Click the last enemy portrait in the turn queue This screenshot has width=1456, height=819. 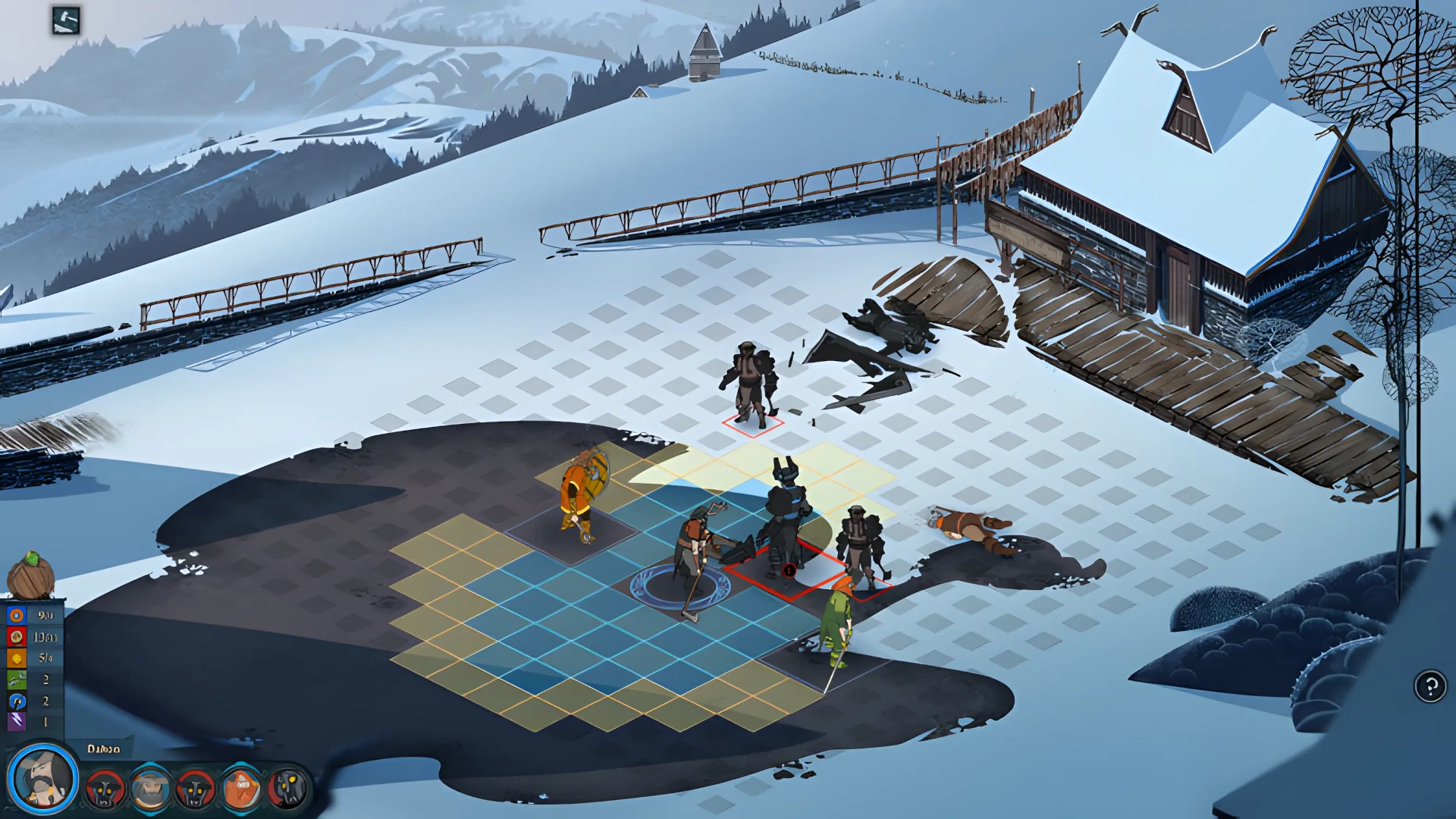[288, 789]
